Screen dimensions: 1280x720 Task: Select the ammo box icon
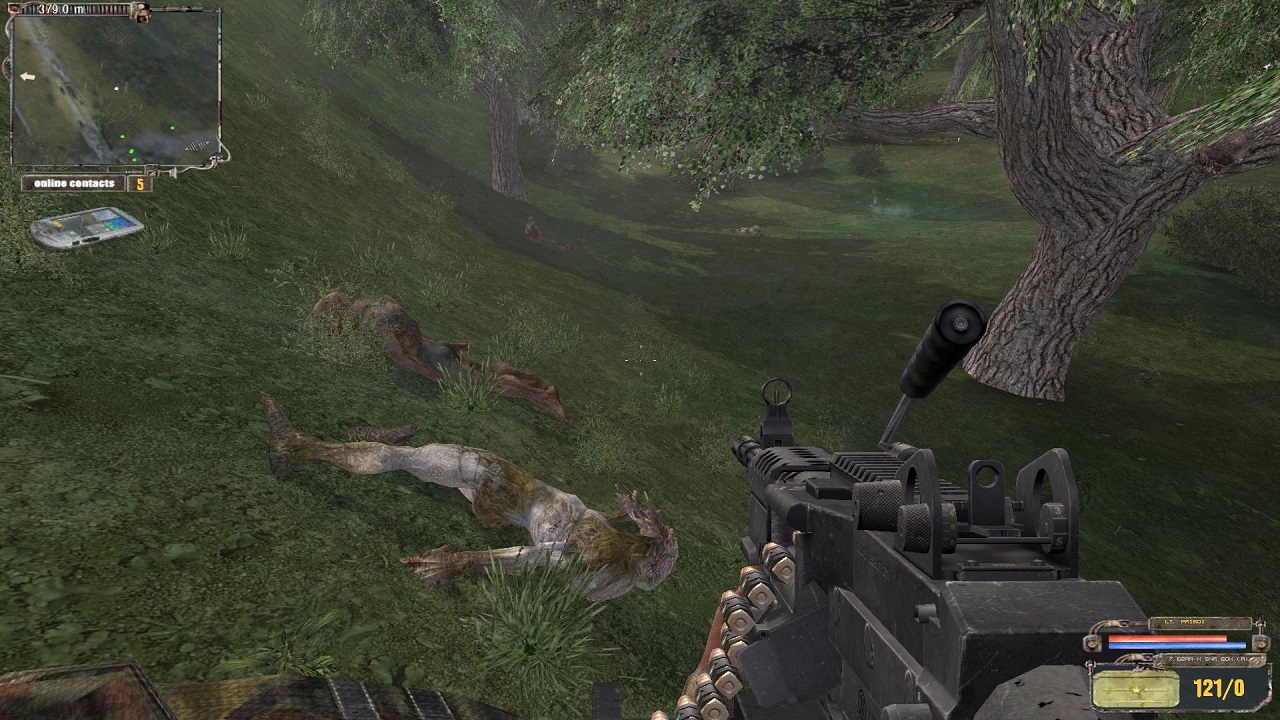(1136, 689)
